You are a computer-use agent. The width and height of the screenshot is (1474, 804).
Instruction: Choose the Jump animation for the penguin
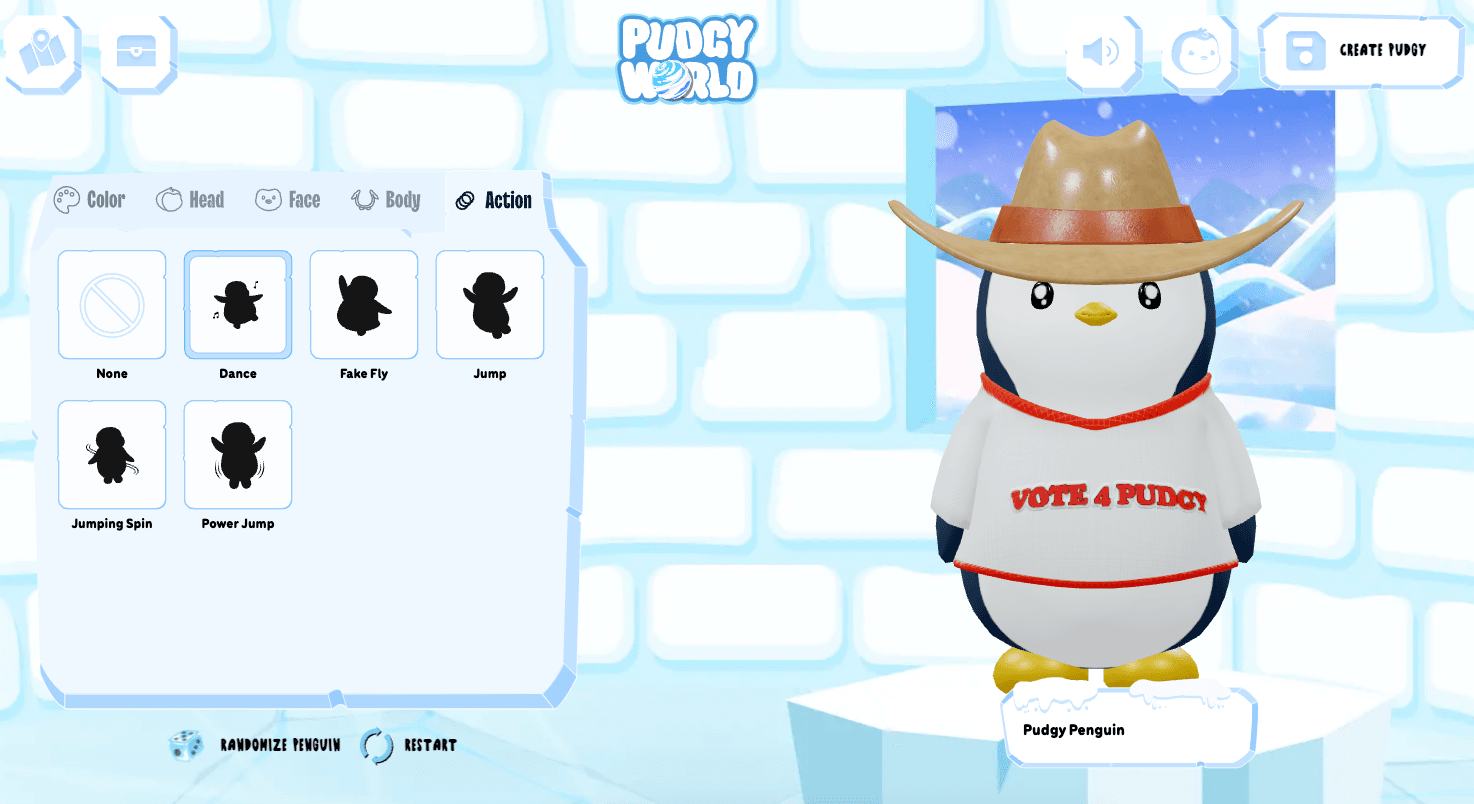[489, 304]
